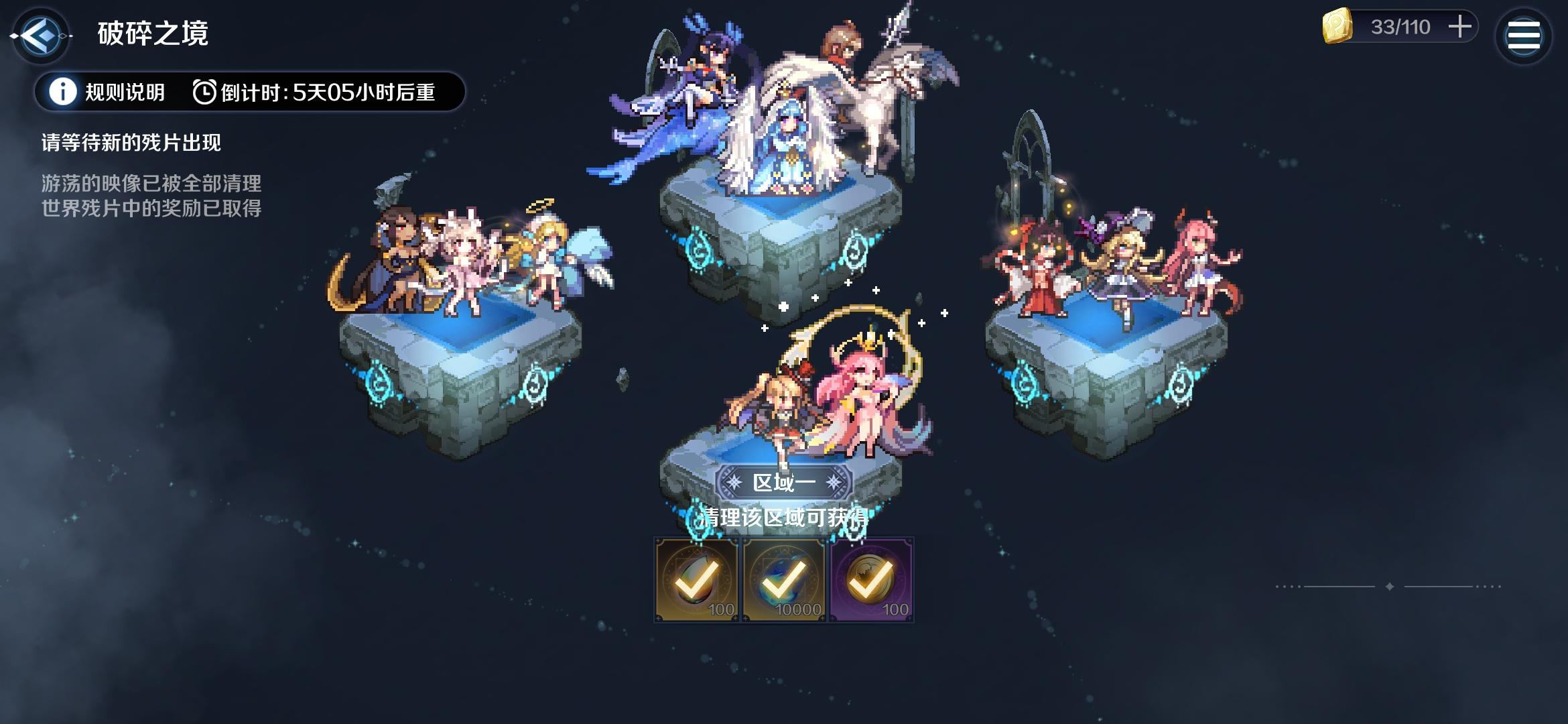Select the white-winged angel character
The image size is (1568, 724).
click(787, 134)
